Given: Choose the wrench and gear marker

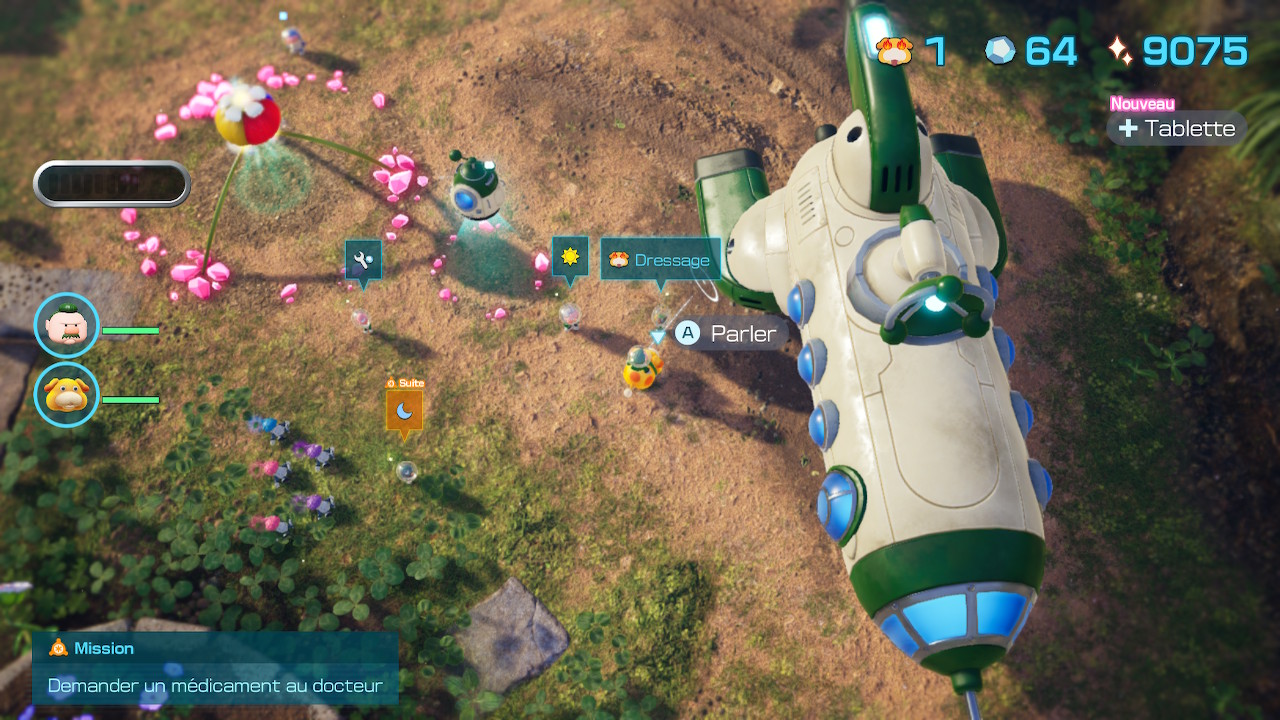Looking at the screenshot, I should [x=363, y=259].
